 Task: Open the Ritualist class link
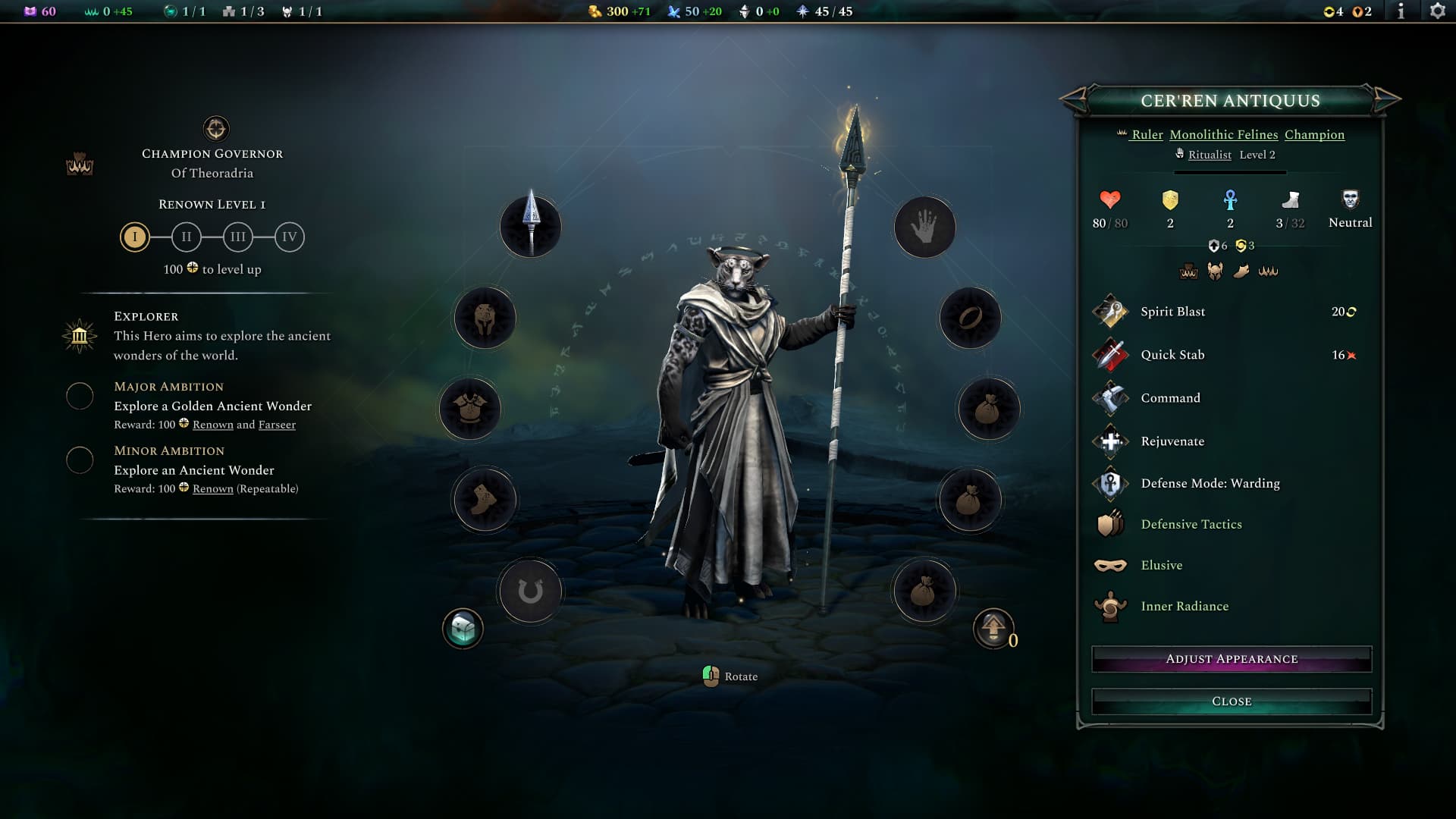(x=1210, y=155)
